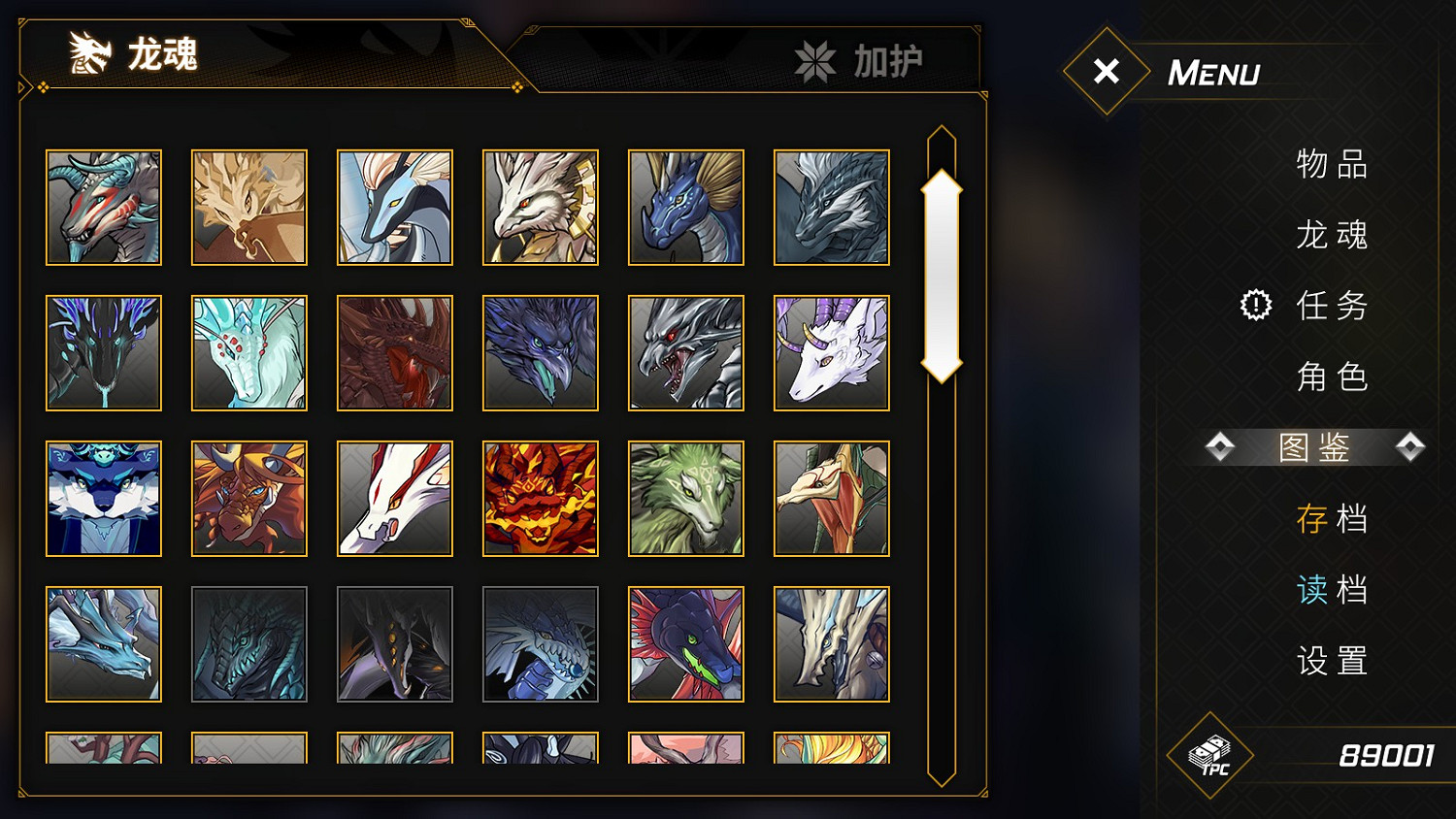Open the Menu header panel
The height and width of the screenshot is (819, 1456).
pos(1214,72)
